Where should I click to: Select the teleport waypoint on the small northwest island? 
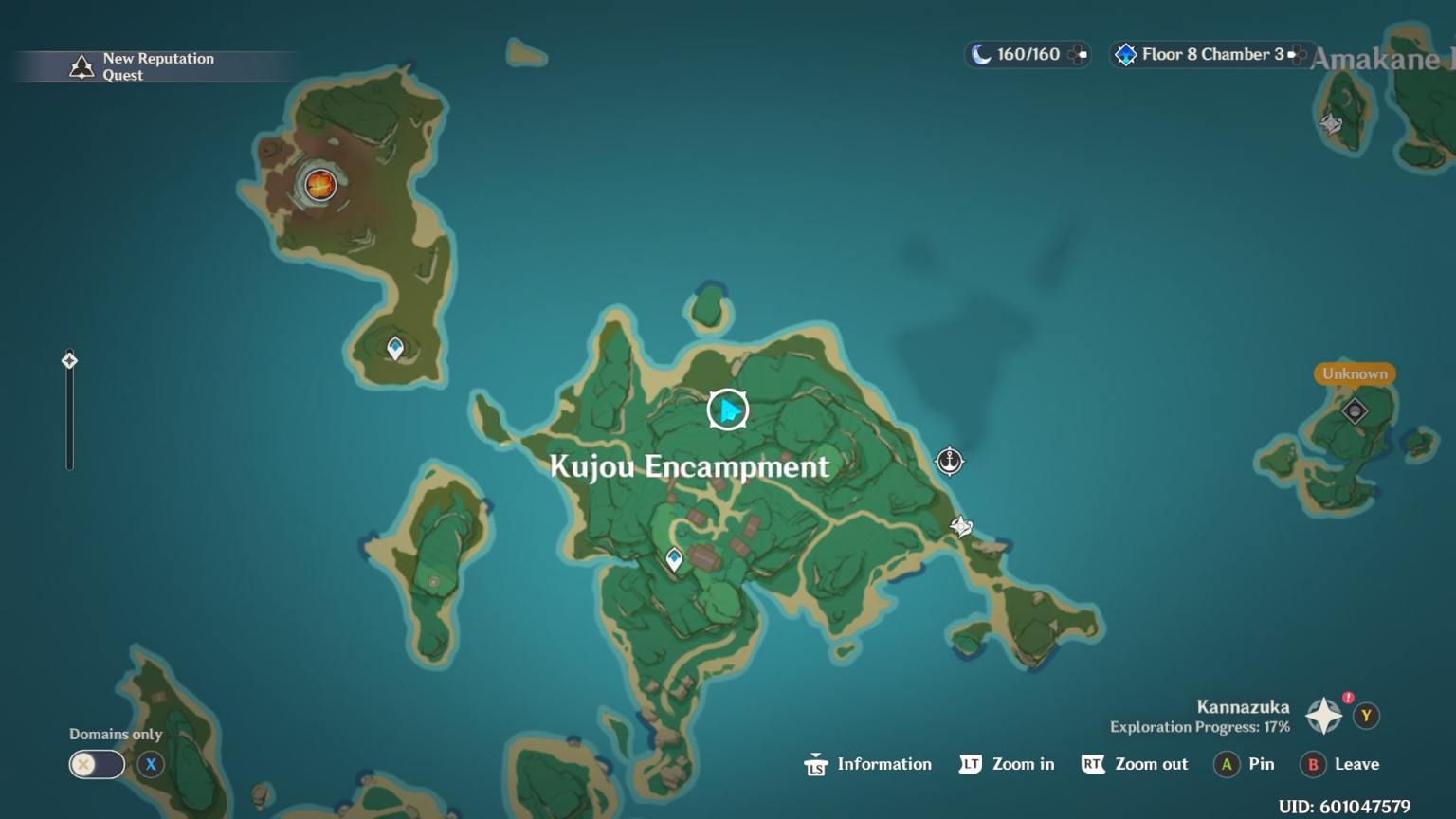[393, 348]
